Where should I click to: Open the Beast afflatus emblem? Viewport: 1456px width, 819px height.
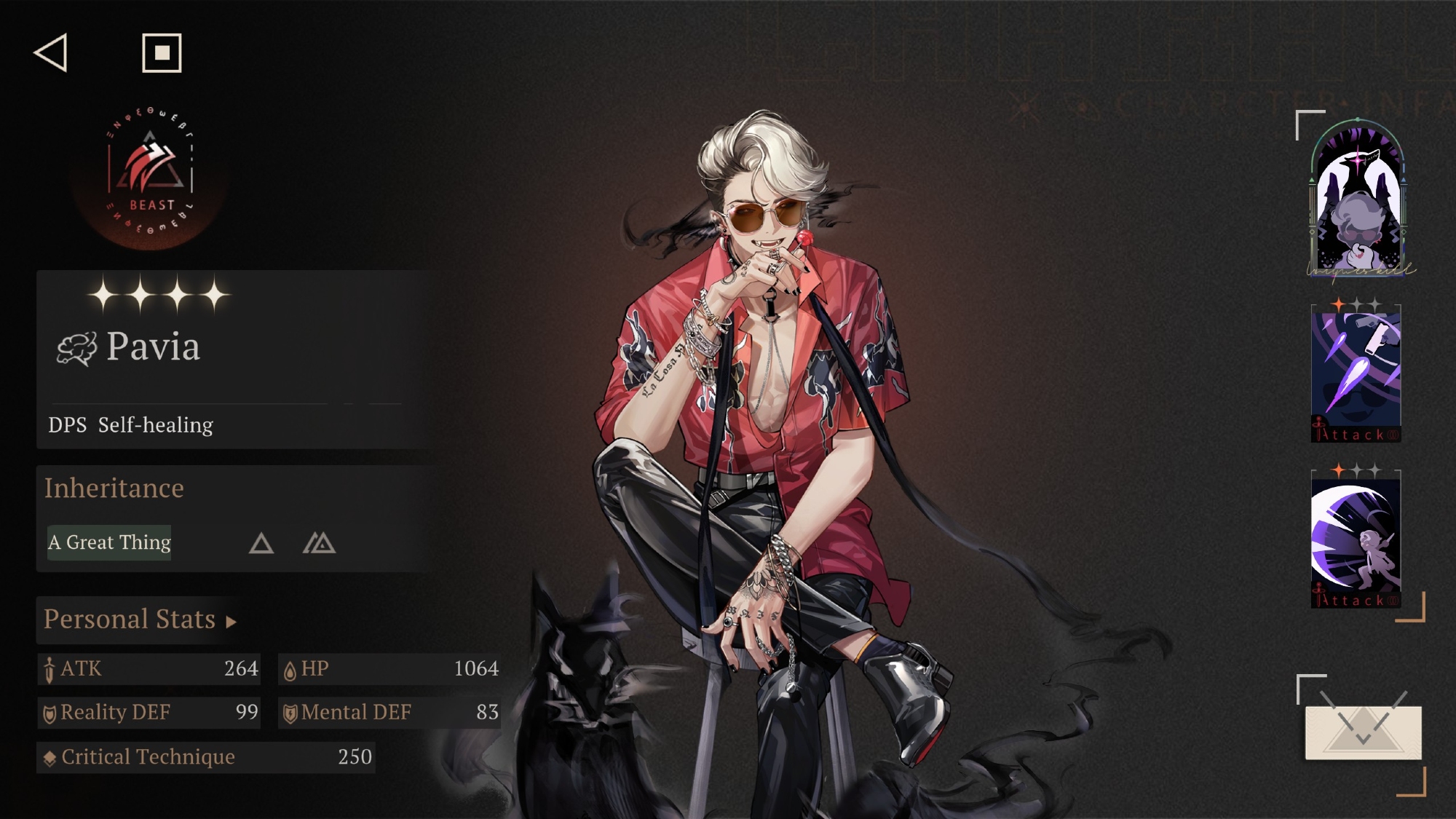tap(151, 175)
